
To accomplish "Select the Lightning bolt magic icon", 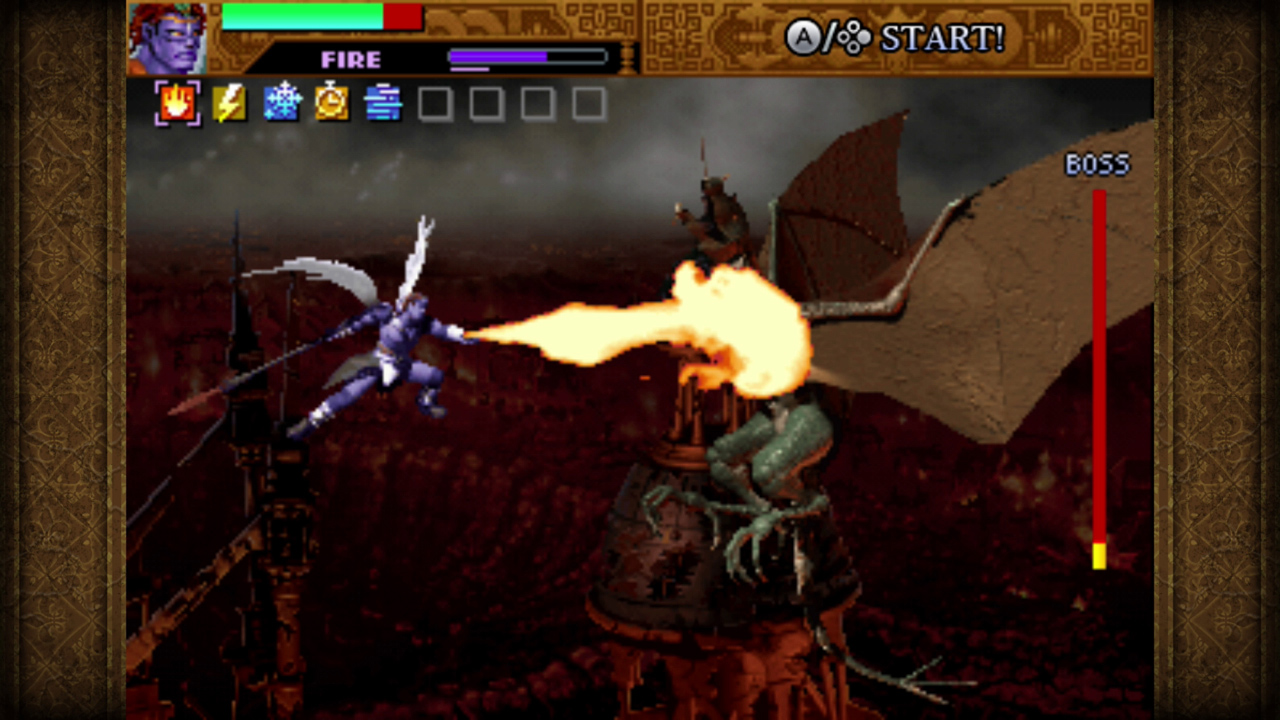I will click(x=229, y=101).
